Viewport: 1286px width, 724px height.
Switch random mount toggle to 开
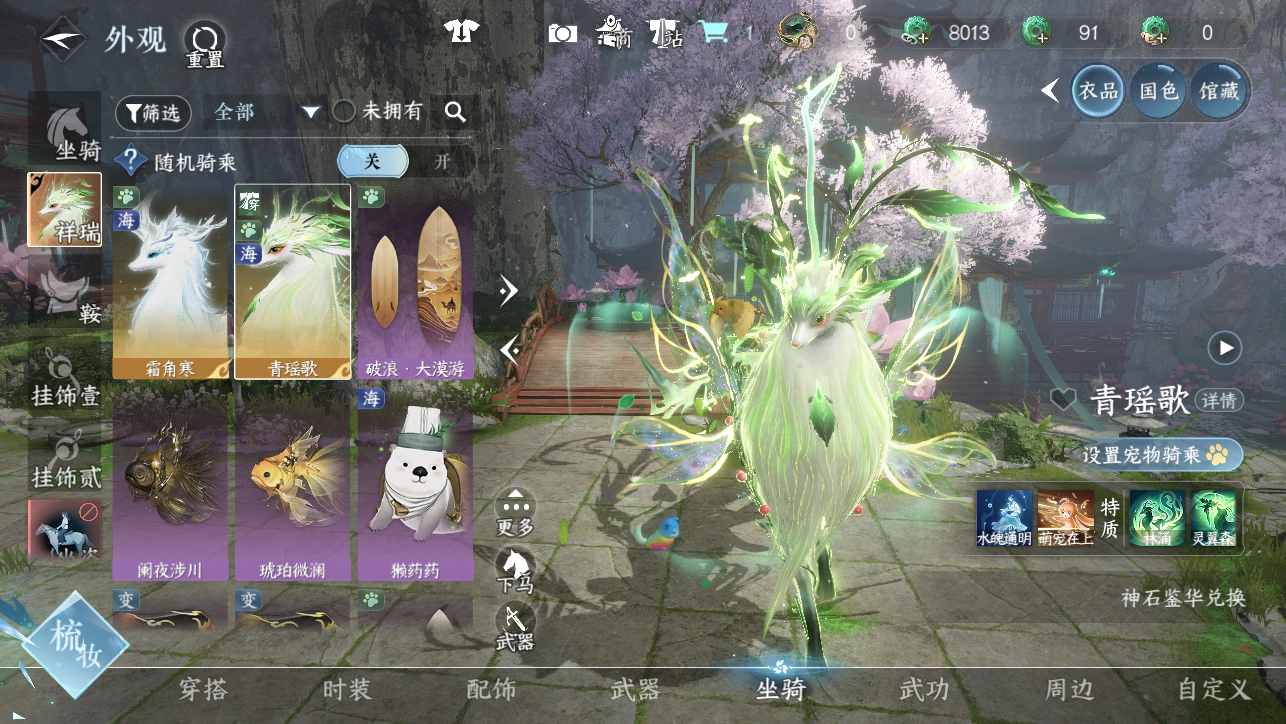point(442,161)
